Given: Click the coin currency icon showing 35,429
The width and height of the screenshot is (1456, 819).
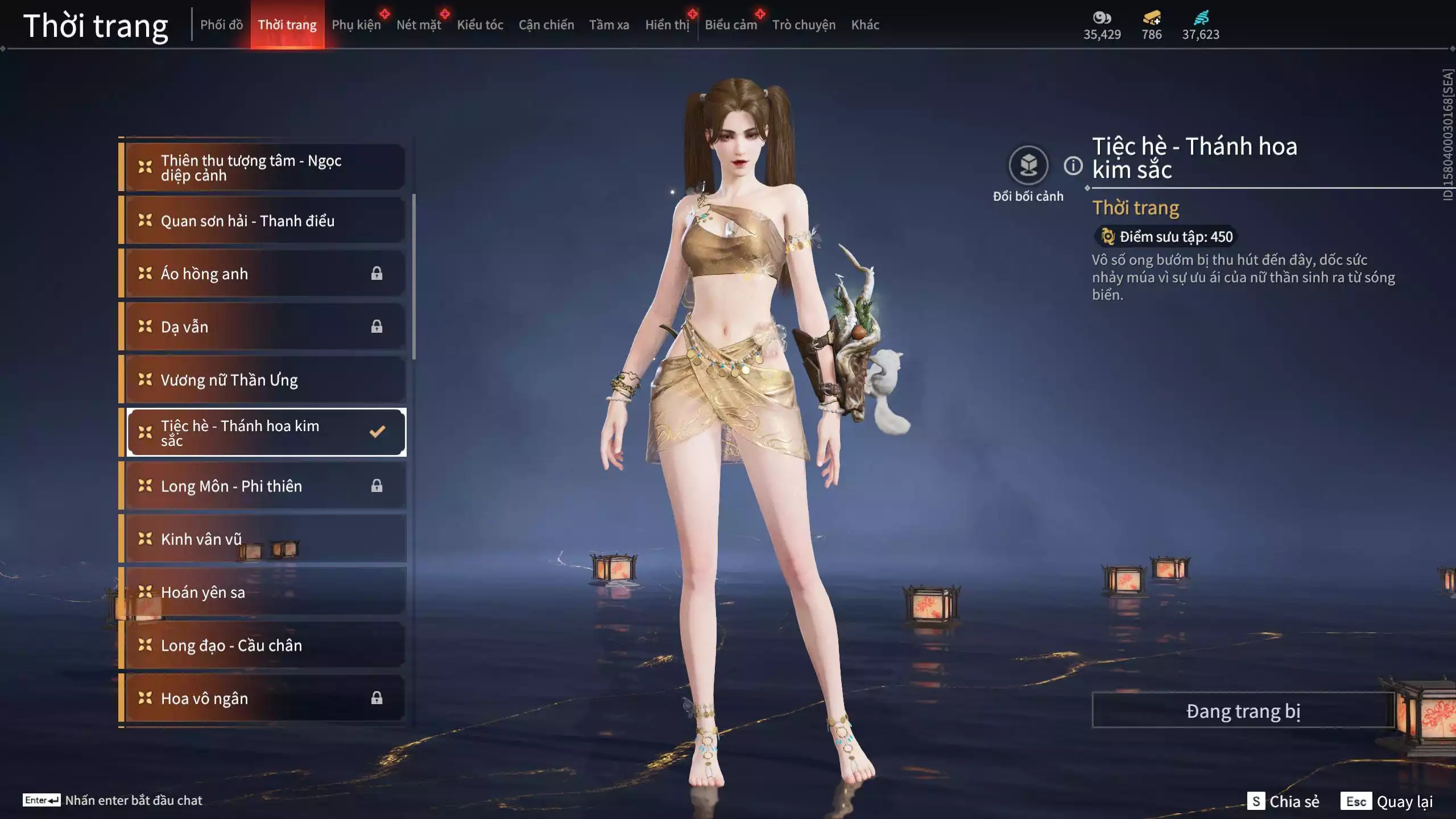Looking at the screenshot, I should pos(1102,18).
